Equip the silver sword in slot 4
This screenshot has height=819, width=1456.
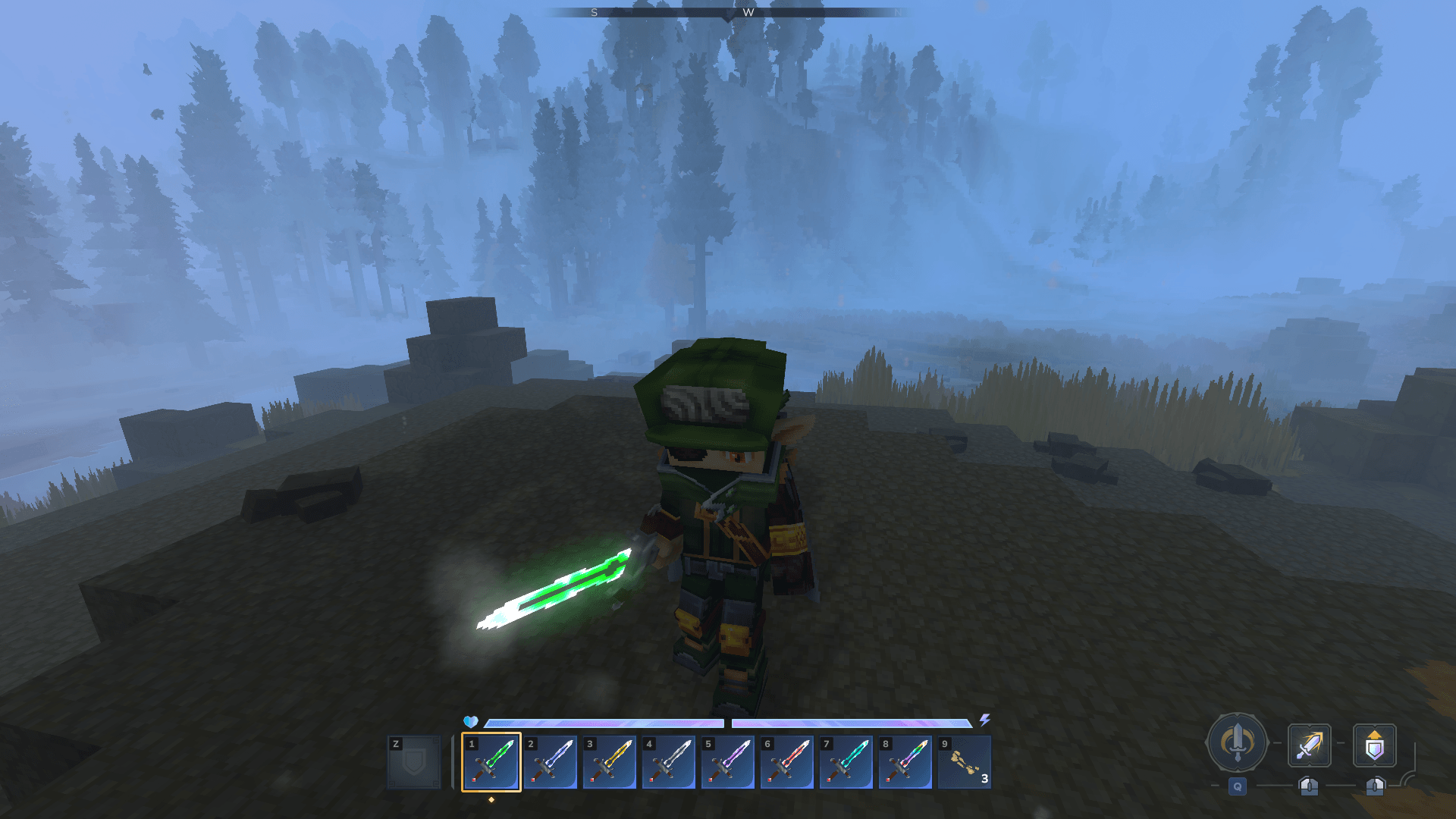point(669,762)
